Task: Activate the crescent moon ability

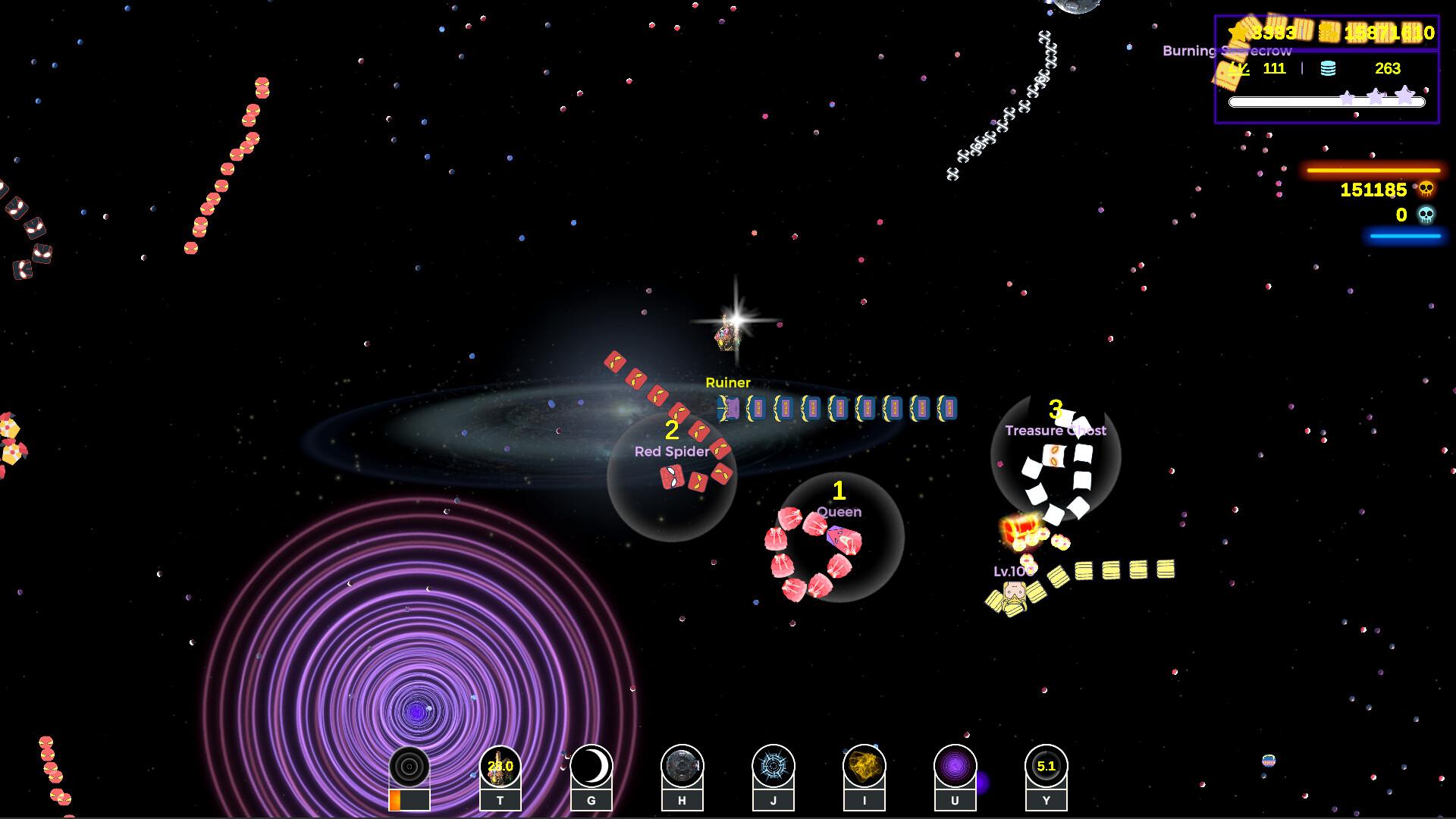Action: [x=591, y=767]
